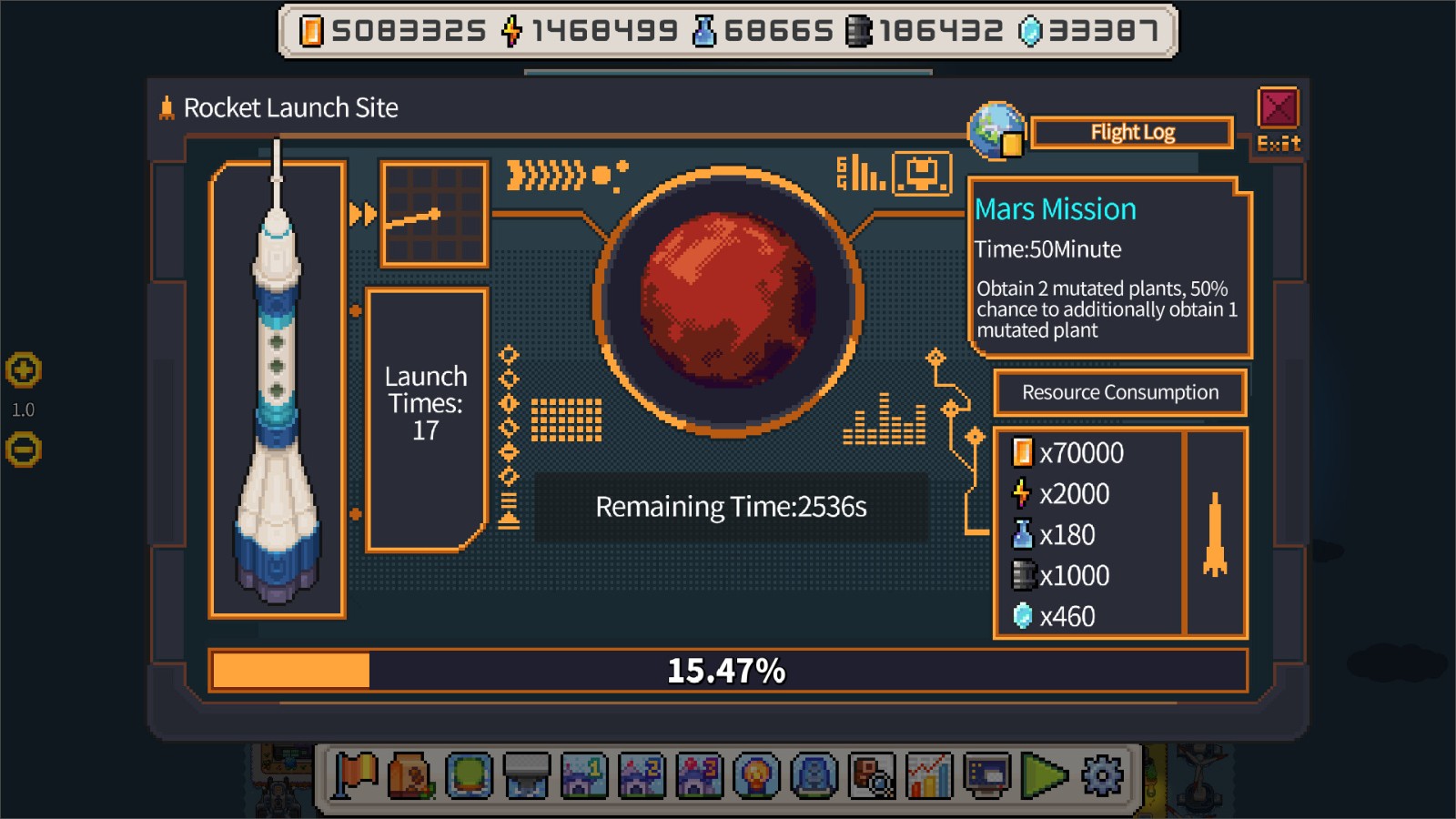Select the gray machine toolbar icon
1456x819 pixels.
pyautogui.click(x=527, y=776)
